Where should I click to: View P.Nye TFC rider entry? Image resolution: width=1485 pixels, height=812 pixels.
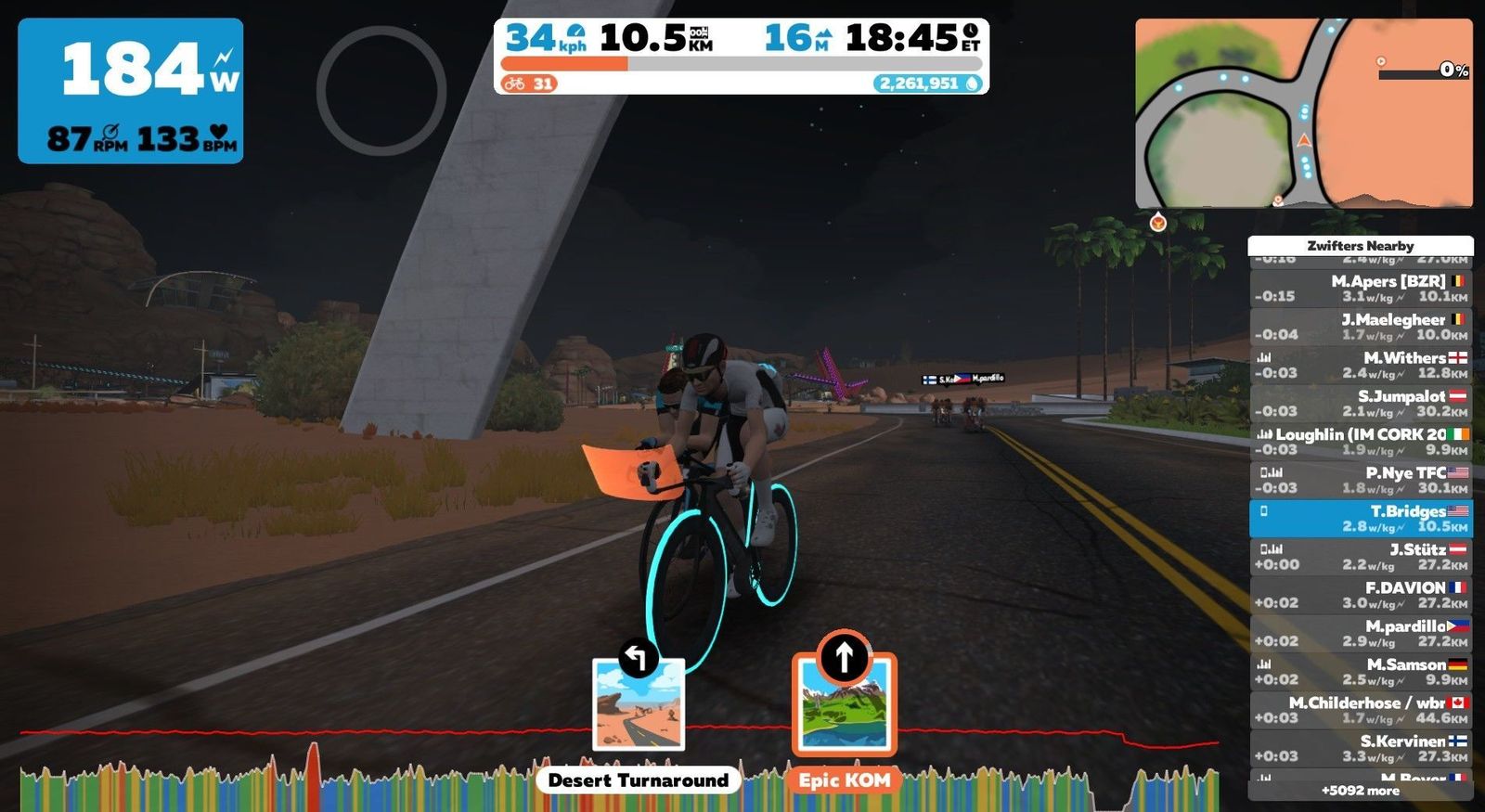(1361, 479)
